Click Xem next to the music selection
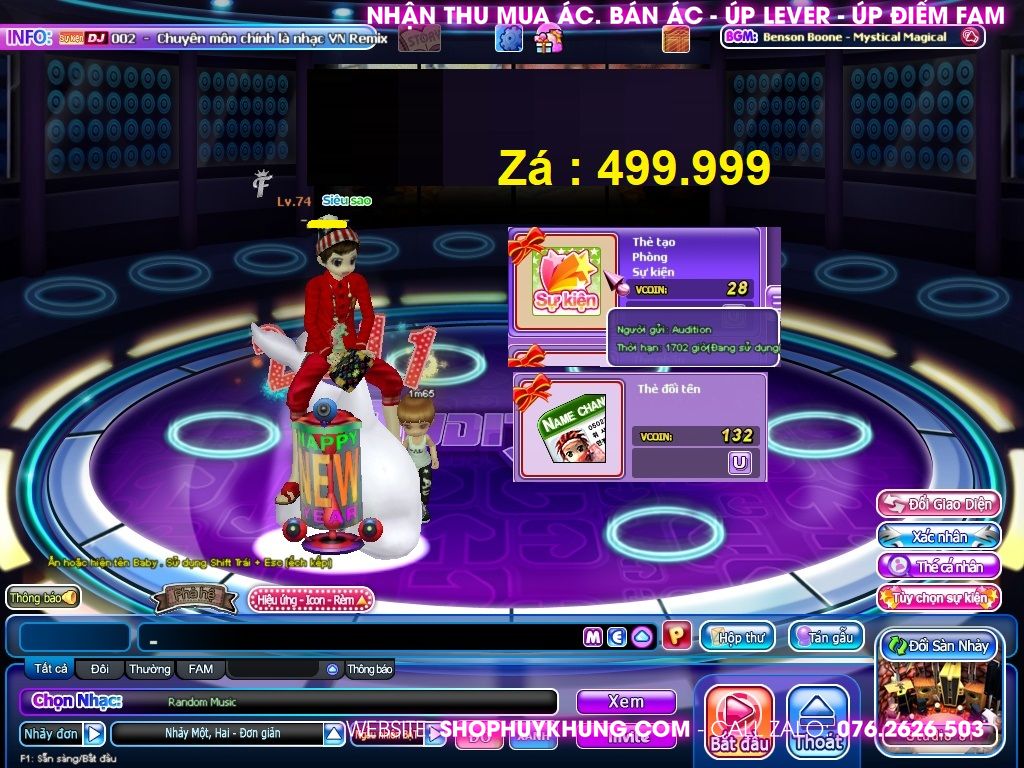This screenshot has width=1024, height=768. coord(626,701)
